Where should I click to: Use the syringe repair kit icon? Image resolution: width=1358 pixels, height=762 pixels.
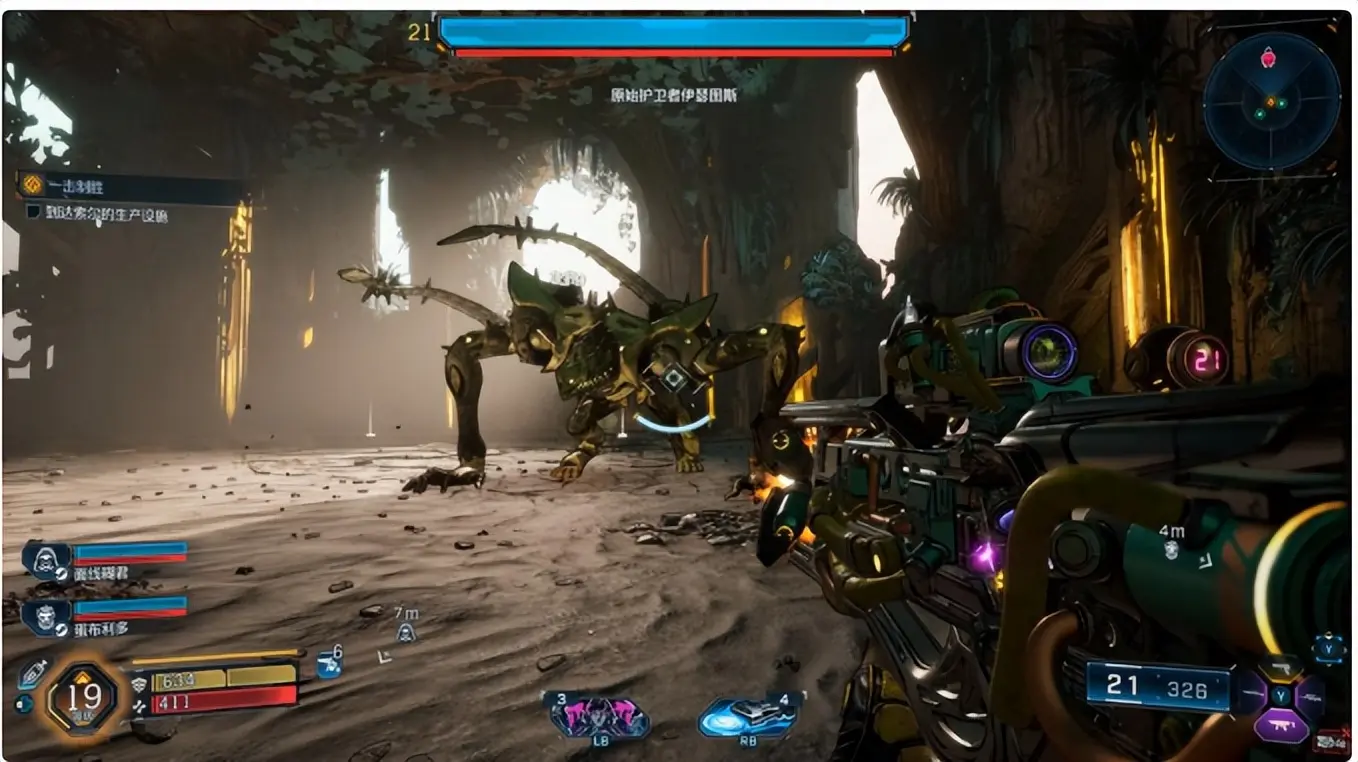point(32,674)
